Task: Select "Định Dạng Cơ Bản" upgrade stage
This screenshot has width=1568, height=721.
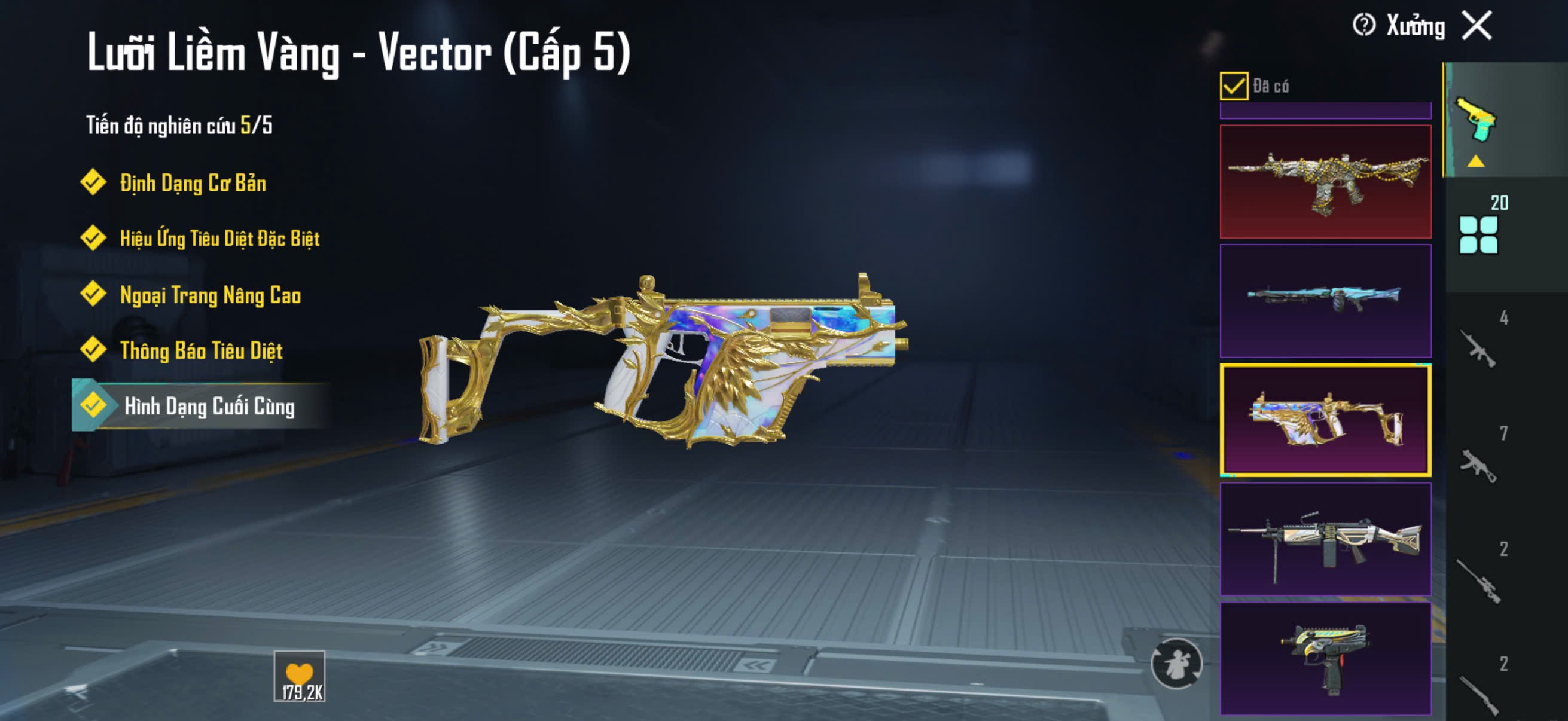Action: [x=192, y=182]
